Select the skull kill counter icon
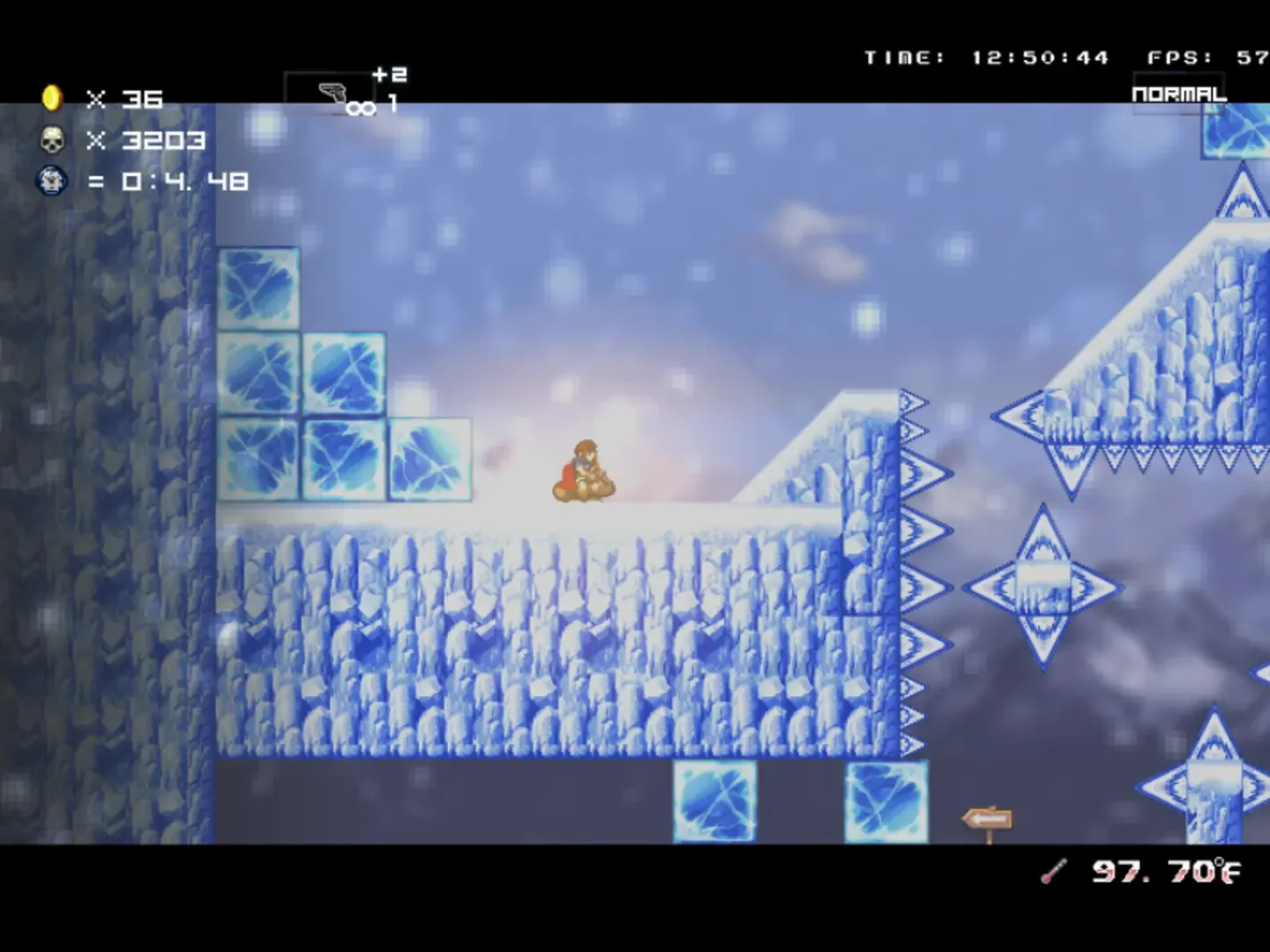1270x952 pixels. [51, 139]
